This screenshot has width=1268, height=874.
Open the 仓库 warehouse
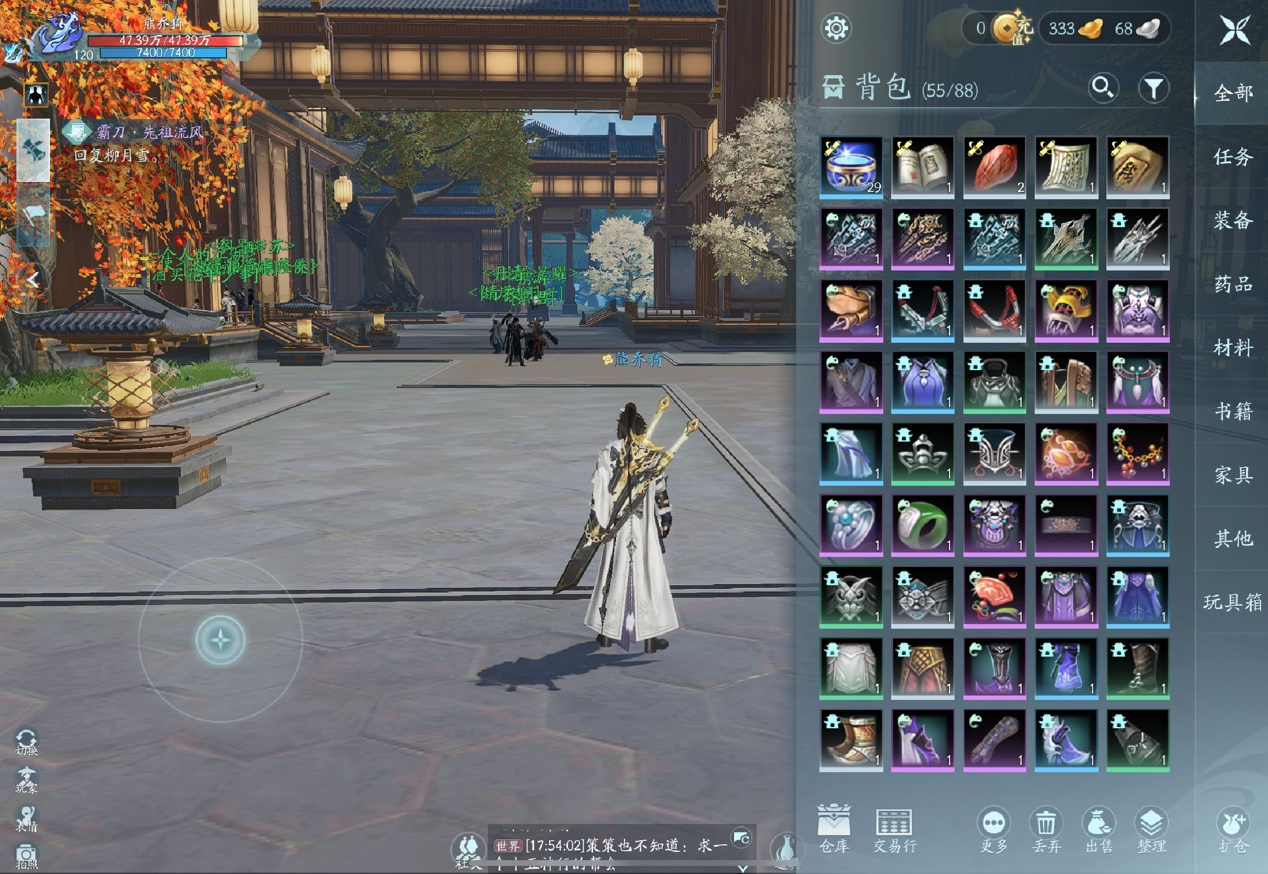click(x=833, y=828)
